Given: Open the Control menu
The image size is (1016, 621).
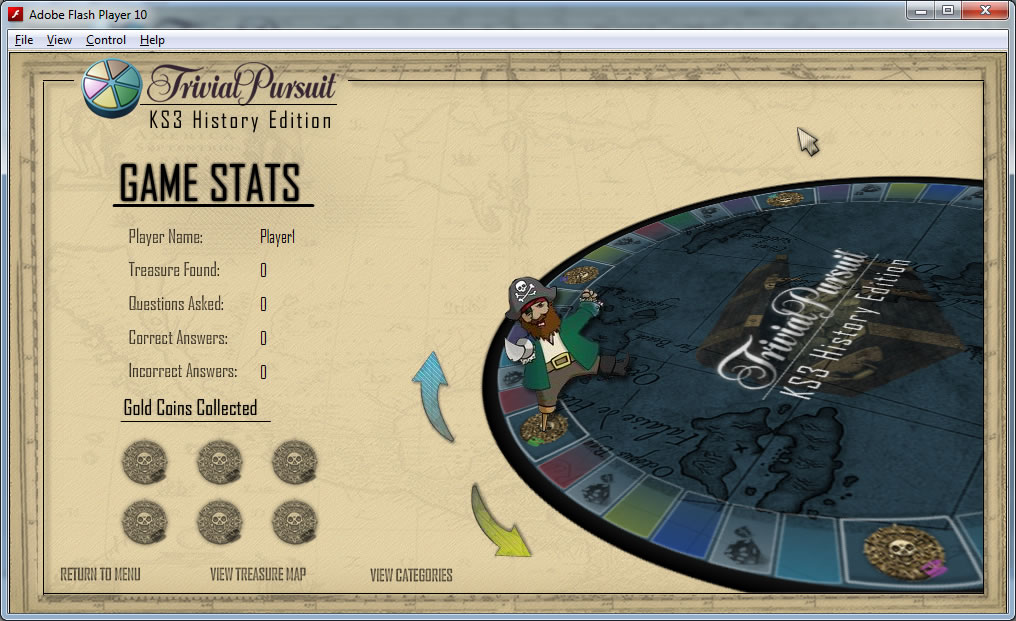Looking at the screenshot, I should 106,40.
